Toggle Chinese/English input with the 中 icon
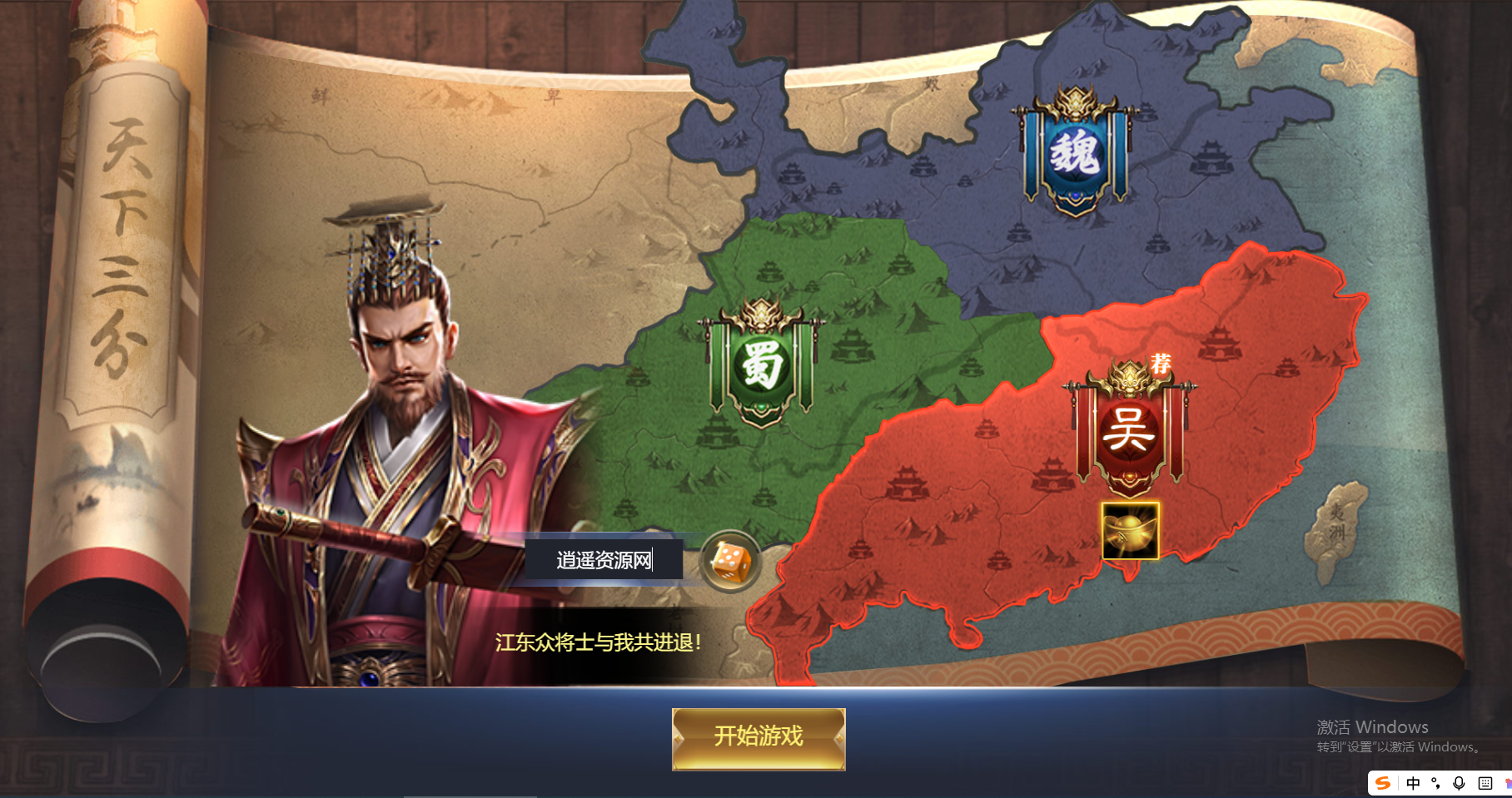The height and width of the screenshot is (798, 1512). [1413, 784]
